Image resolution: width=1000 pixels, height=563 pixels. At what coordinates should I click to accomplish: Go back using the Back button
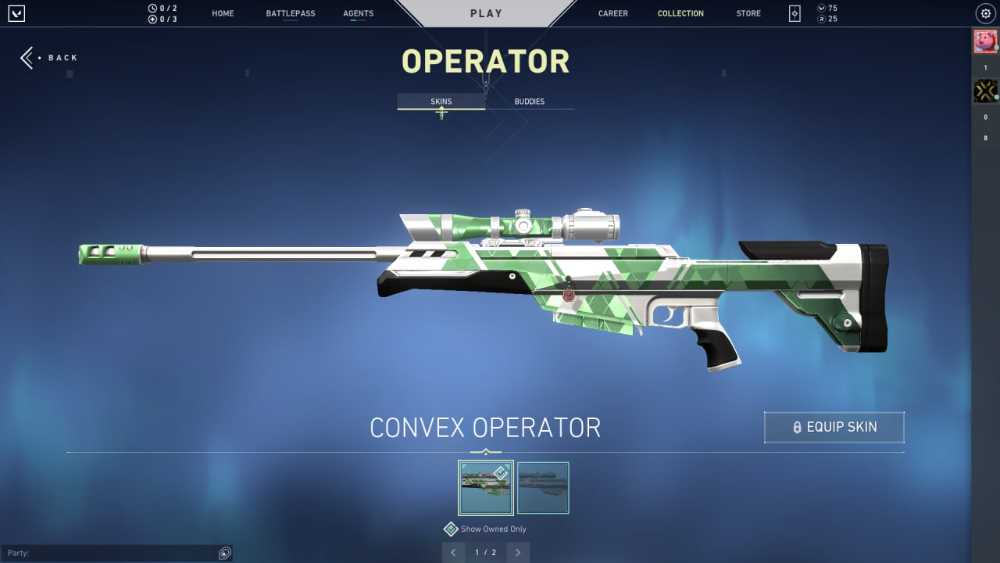[50, 58]
